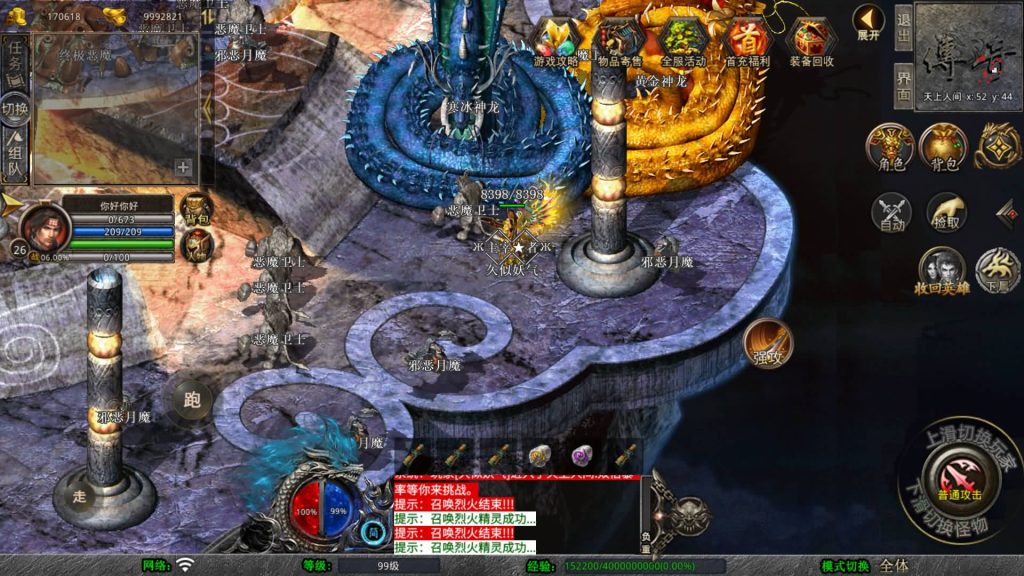Image resolution: width=1024 pixels, height=576 pixels.
Task: Select the 界面 interface button
Action: tap(903, 83)
